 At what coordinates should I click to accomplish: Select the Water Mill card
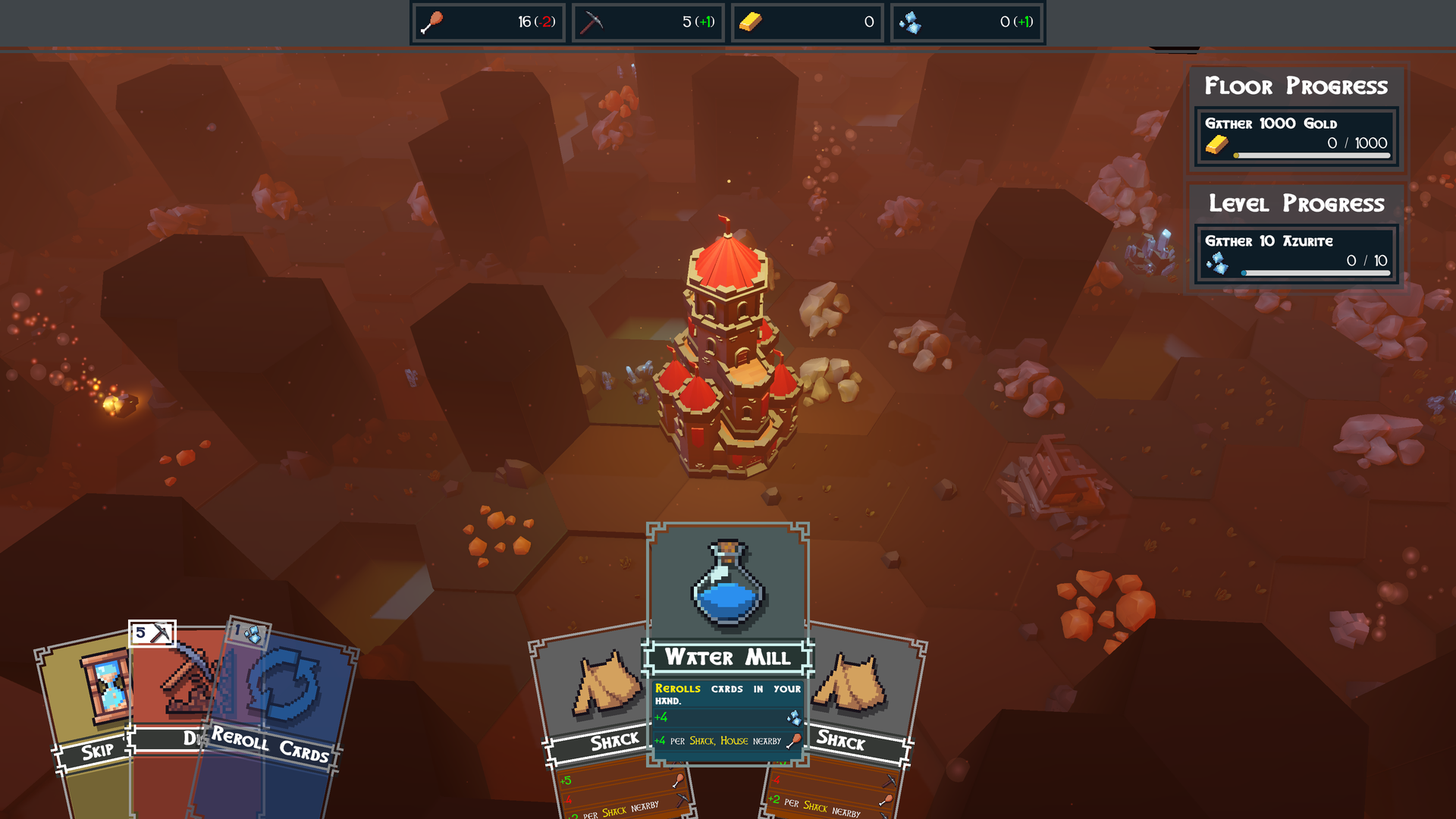coord(727,645)
